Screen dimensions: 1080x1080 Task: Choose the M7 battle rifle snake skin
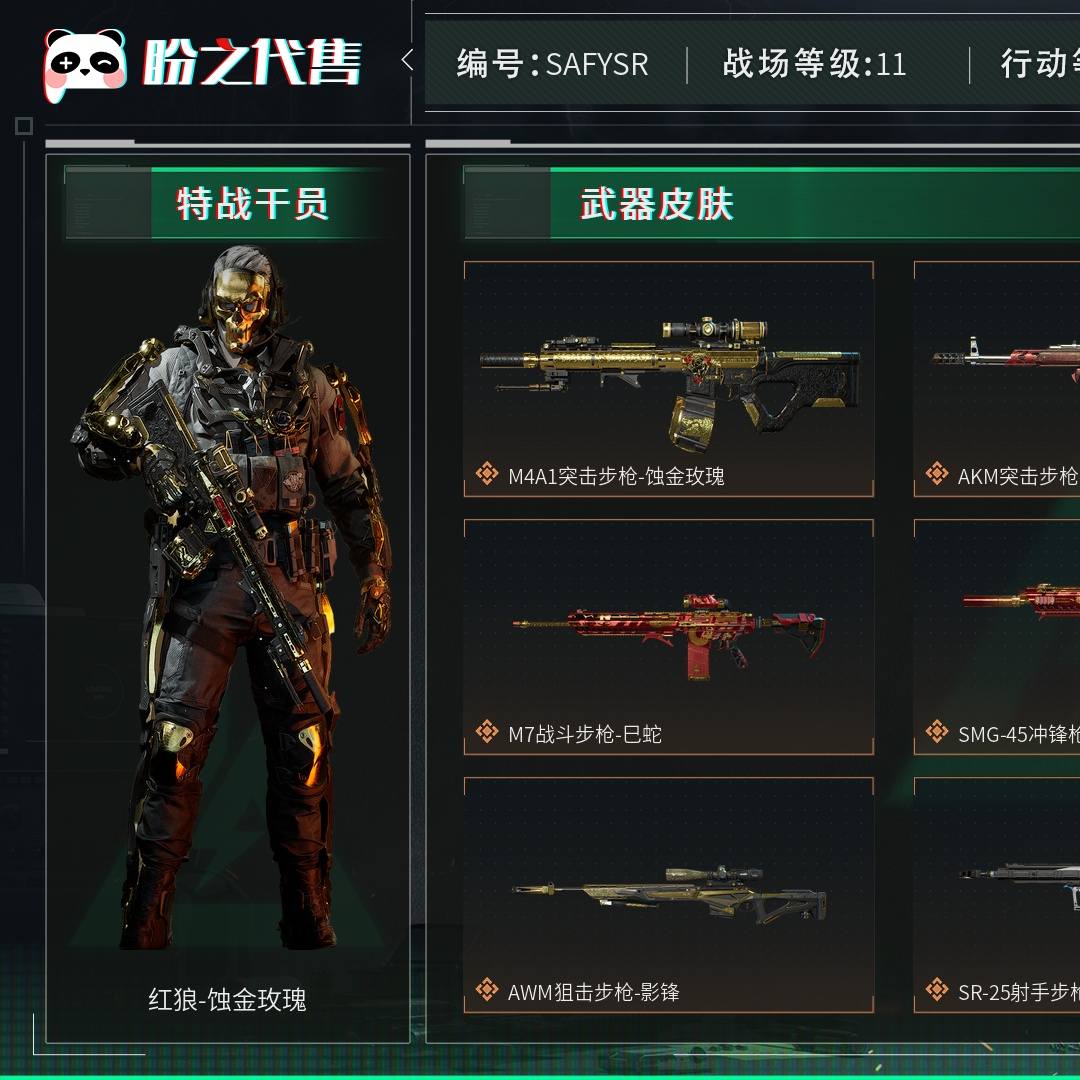(x=668, y=637)
